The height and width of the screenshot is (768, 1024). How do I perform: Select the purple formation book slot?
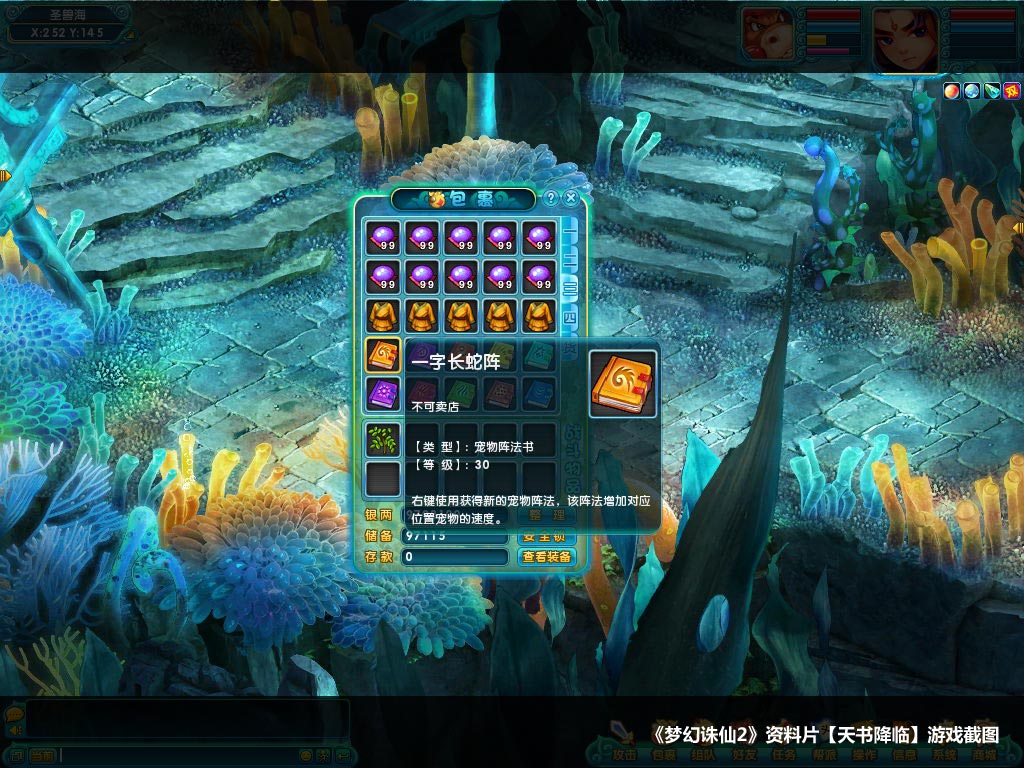tap(382, 393)
